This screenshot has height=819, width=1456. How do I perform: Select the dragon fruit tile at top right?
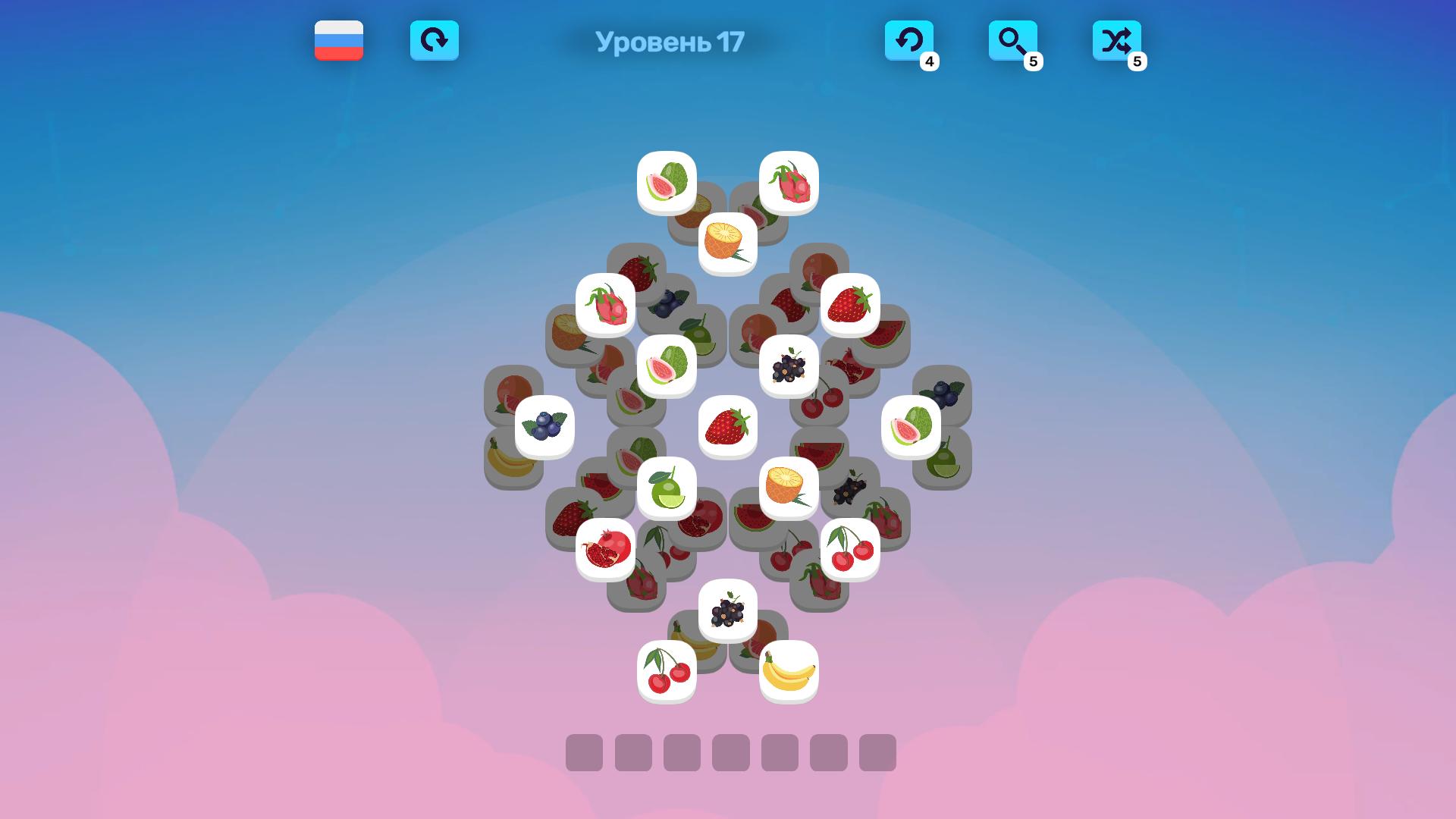[789, 180]
